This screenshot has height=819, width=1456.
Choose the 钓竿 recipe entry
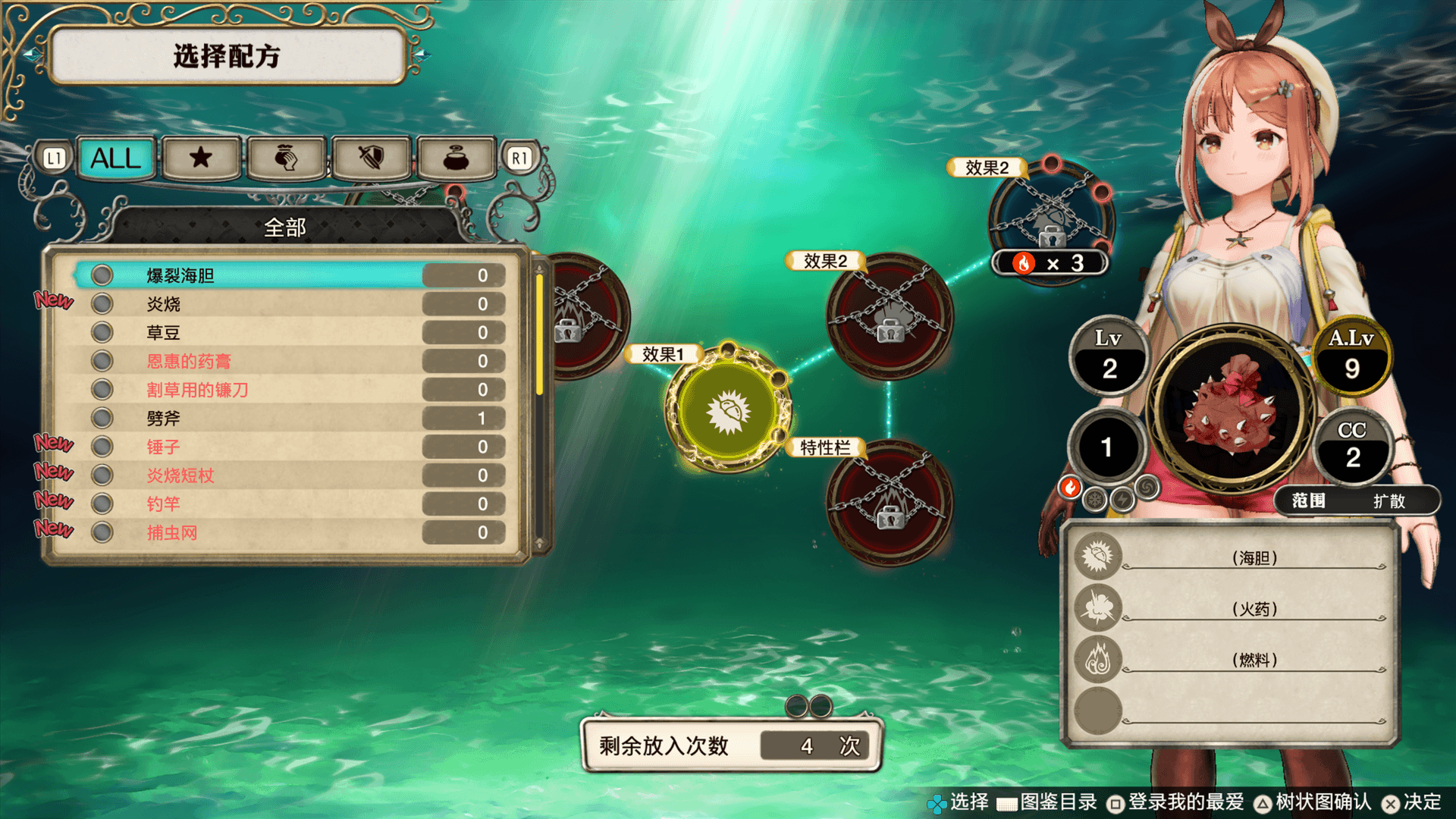(x=288, y=504)
